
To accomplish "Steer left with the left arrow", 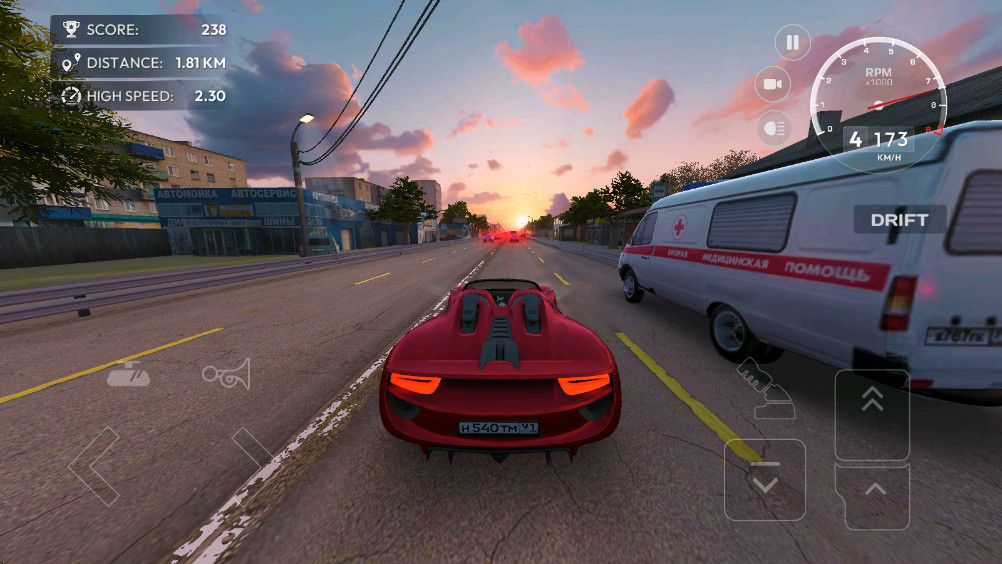I will click(x=93, y=465).
